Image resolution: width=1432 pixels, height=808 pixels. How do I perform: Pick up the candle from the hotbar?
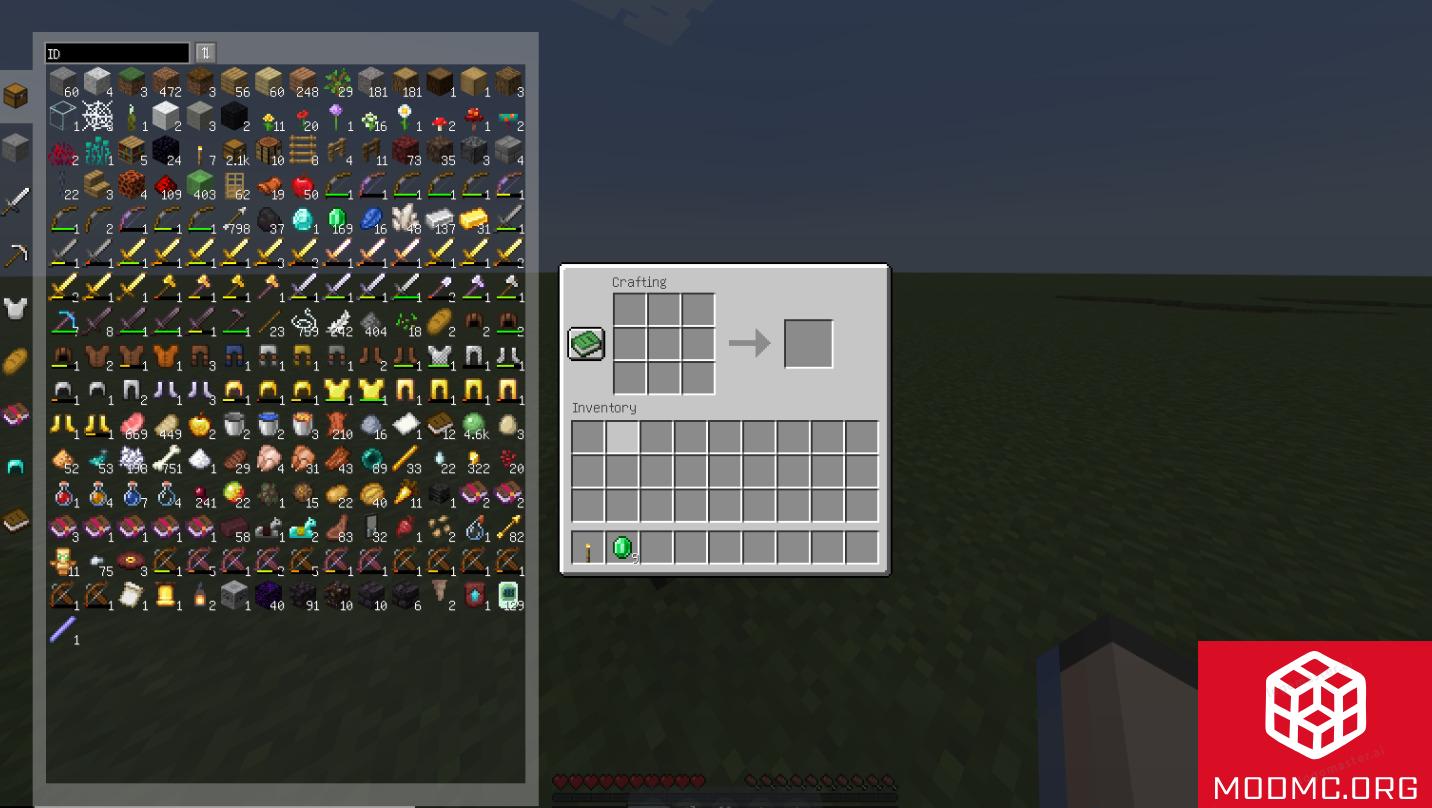[x=588, y=546]
